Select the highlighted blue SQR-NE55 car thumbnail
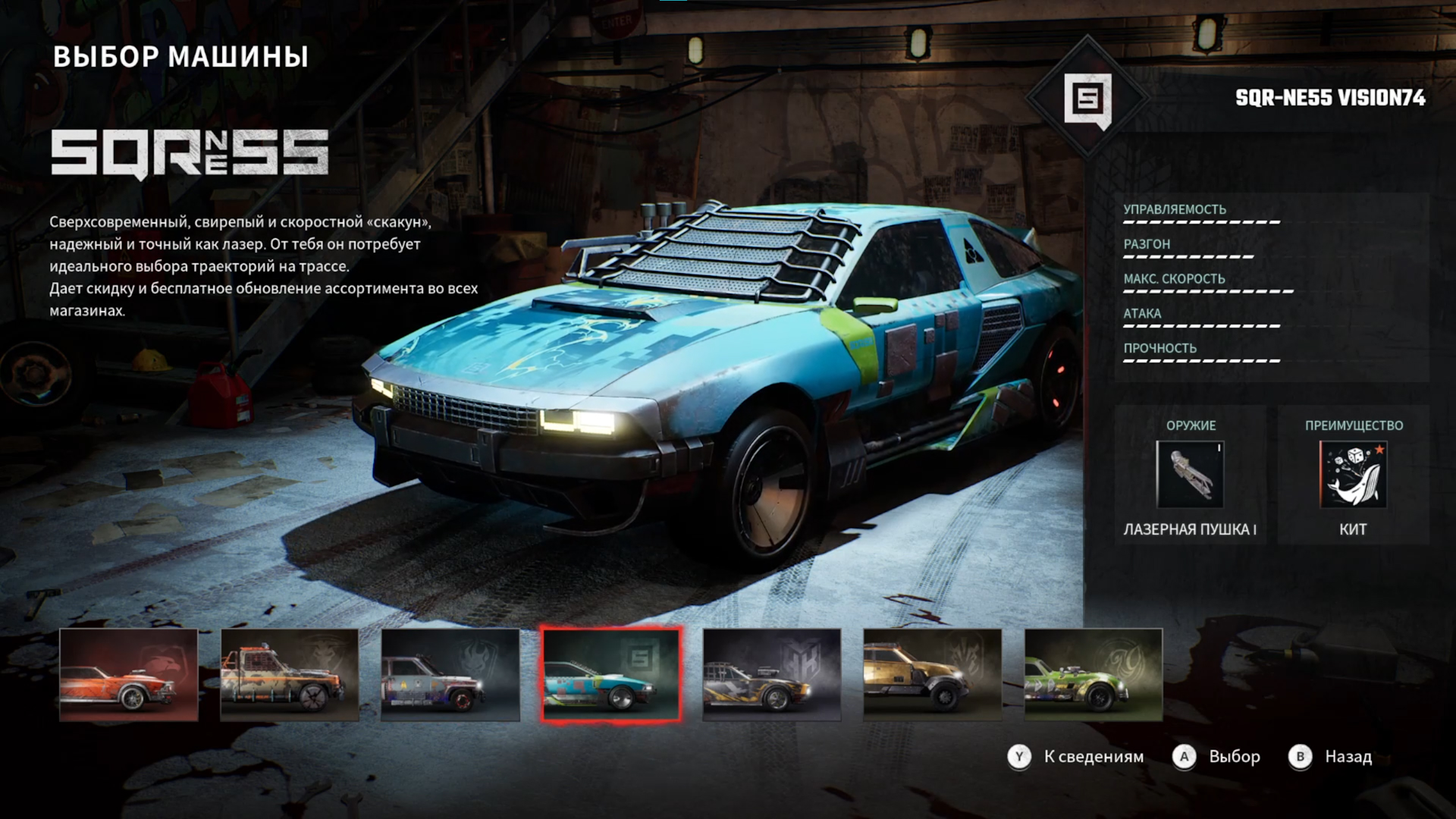1456x819 pixels. [611, 675]
